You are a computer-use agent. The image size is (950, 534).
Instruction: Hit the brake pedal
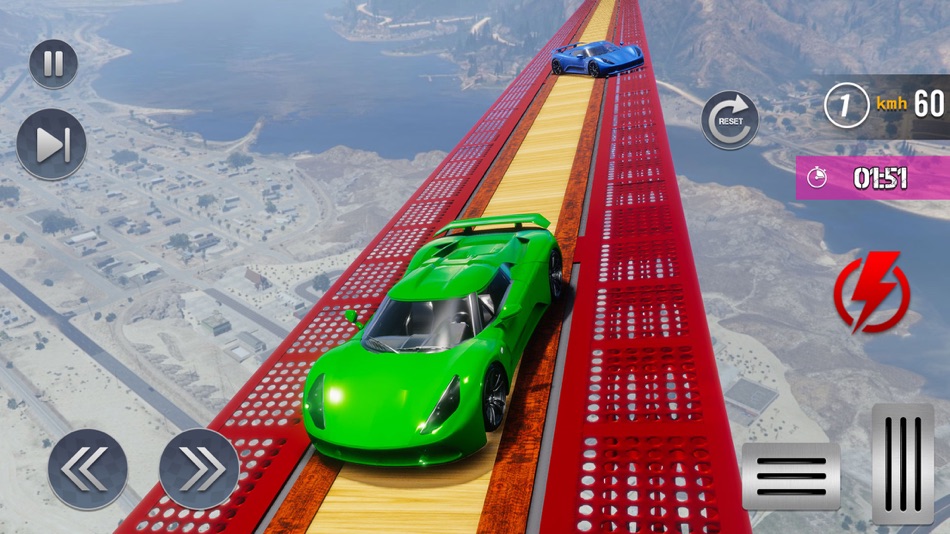(x=790, y=476)
